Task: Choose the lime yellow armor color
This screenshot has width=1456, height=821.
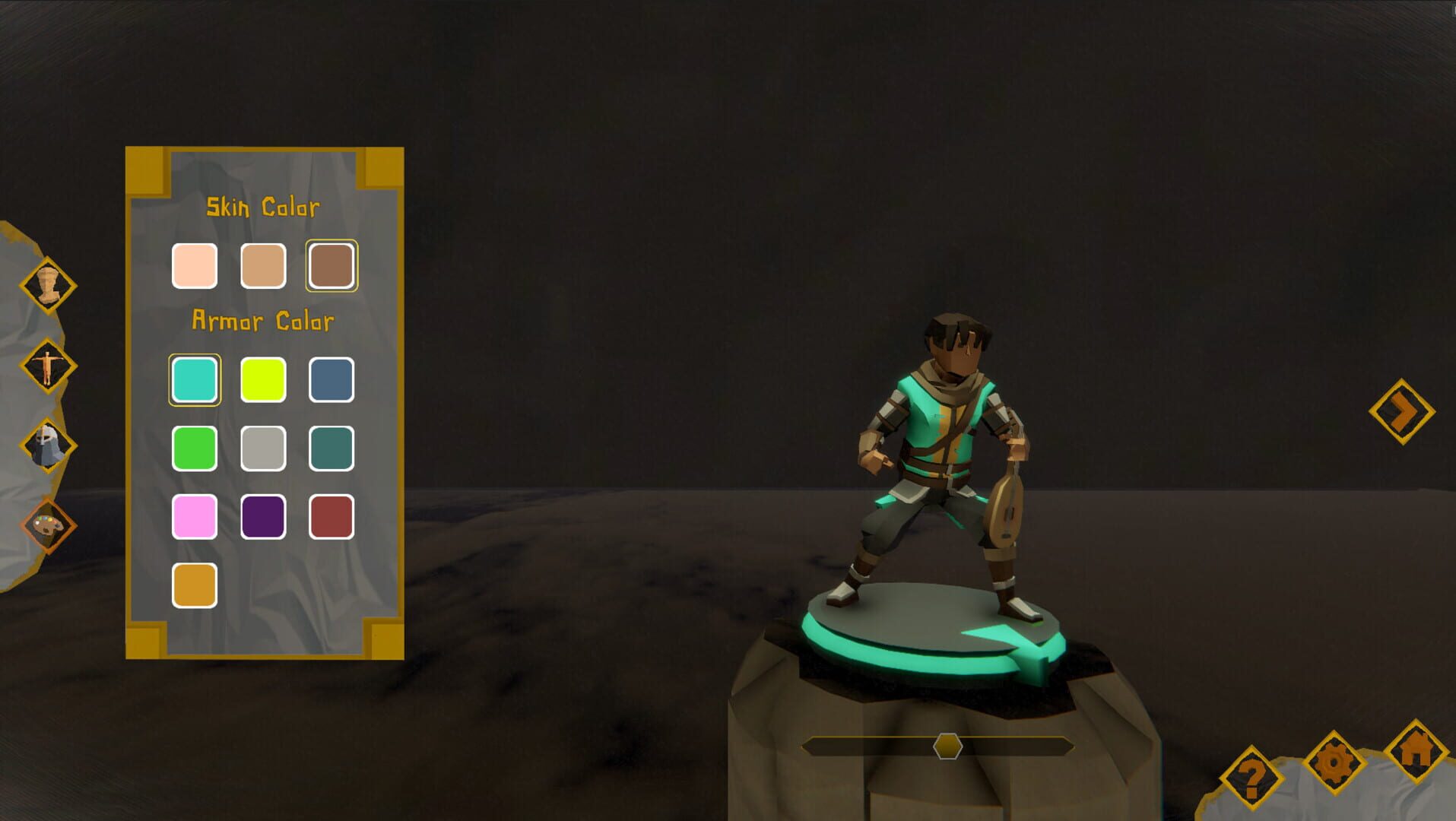Action: [x=263, y=380]
